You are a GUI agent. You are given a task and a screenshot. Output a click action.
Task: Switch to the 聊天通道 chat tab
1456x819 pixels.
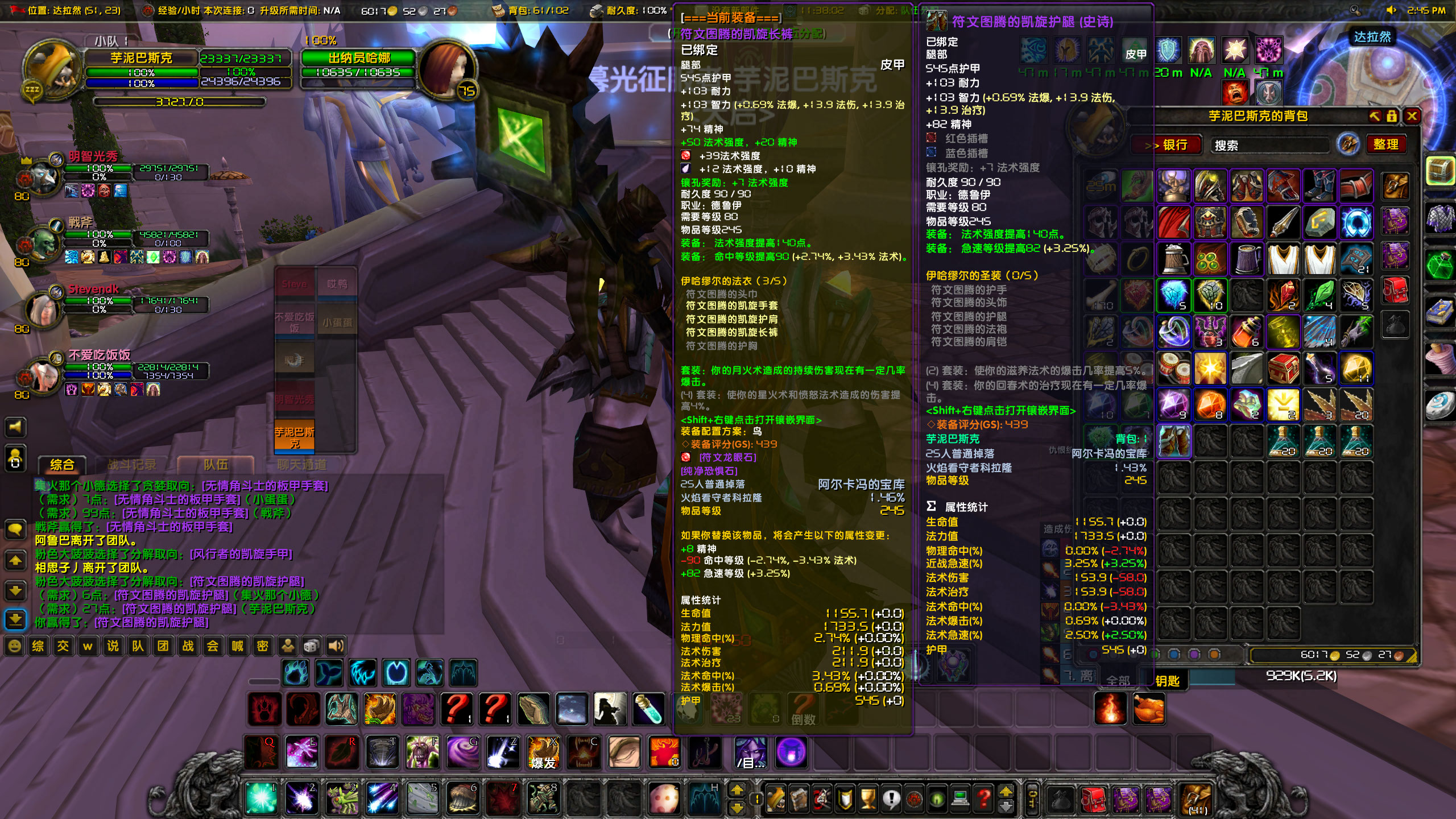299,464
